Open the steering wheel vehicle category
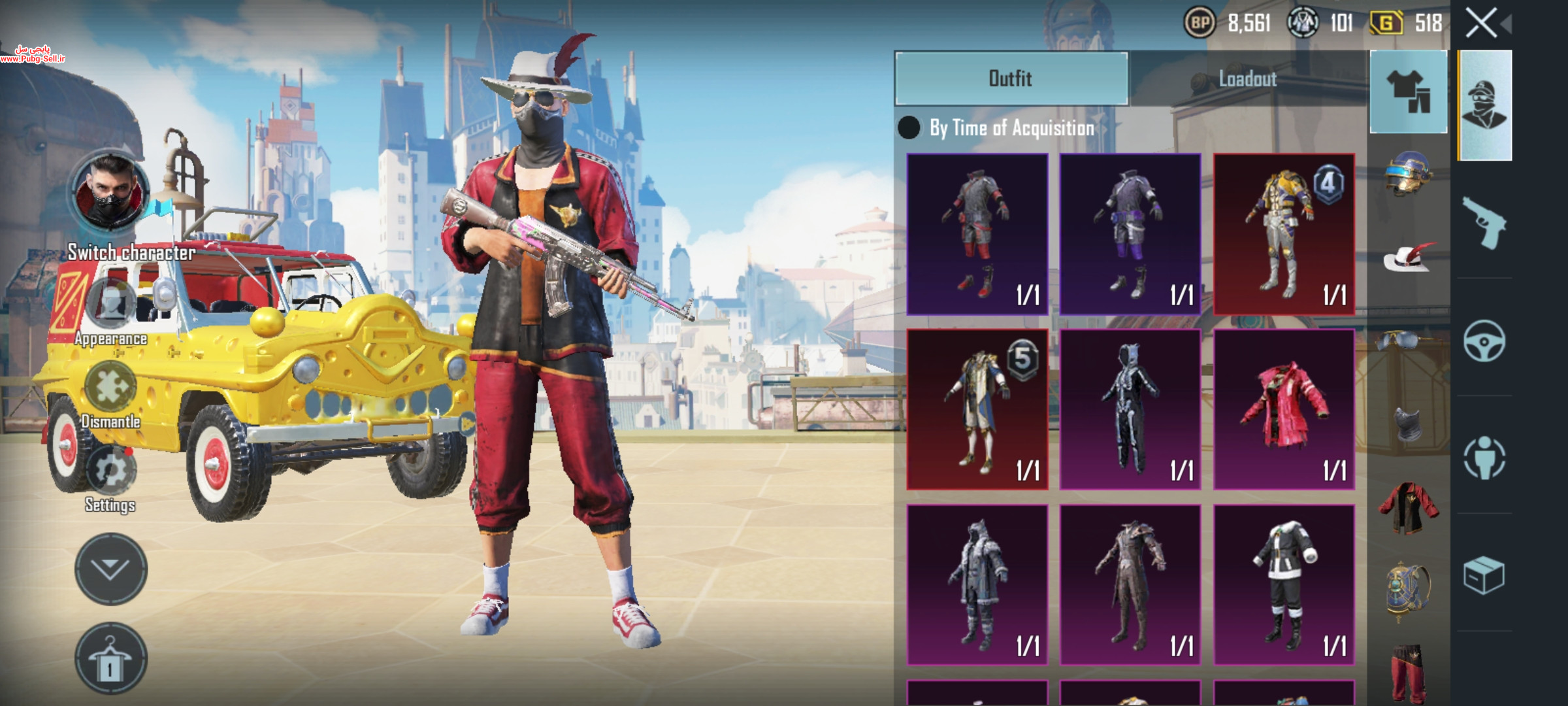The width and height of the screenshot is (1568, 706). tap(1484, 341)
